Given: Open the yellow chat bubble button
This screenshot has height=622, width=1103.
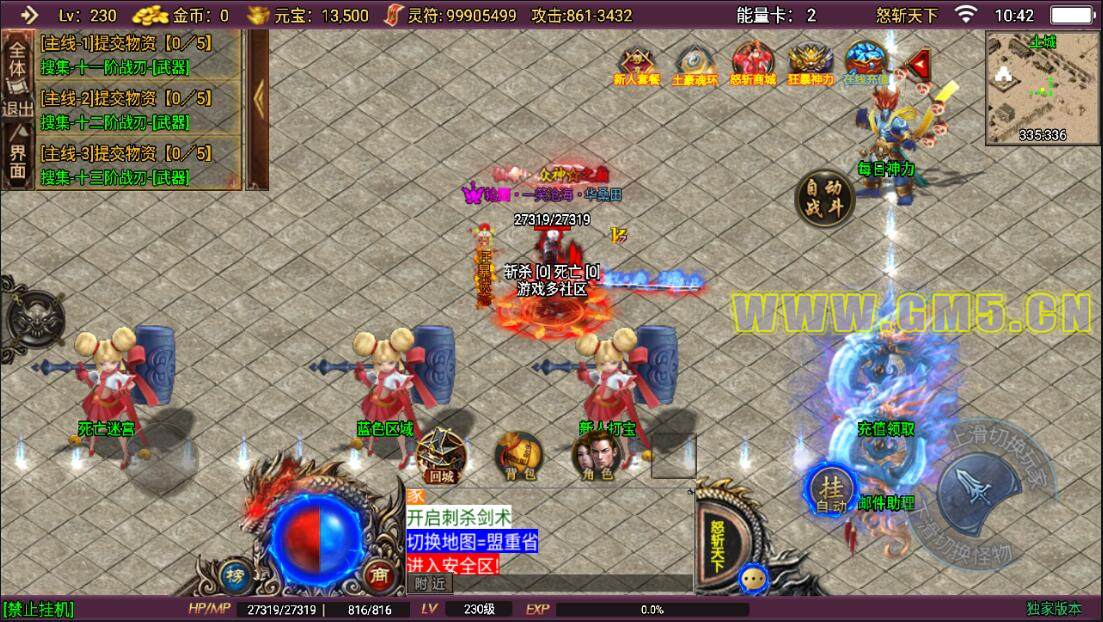Looking at the screenshot, I should click(x=753, y=577).
